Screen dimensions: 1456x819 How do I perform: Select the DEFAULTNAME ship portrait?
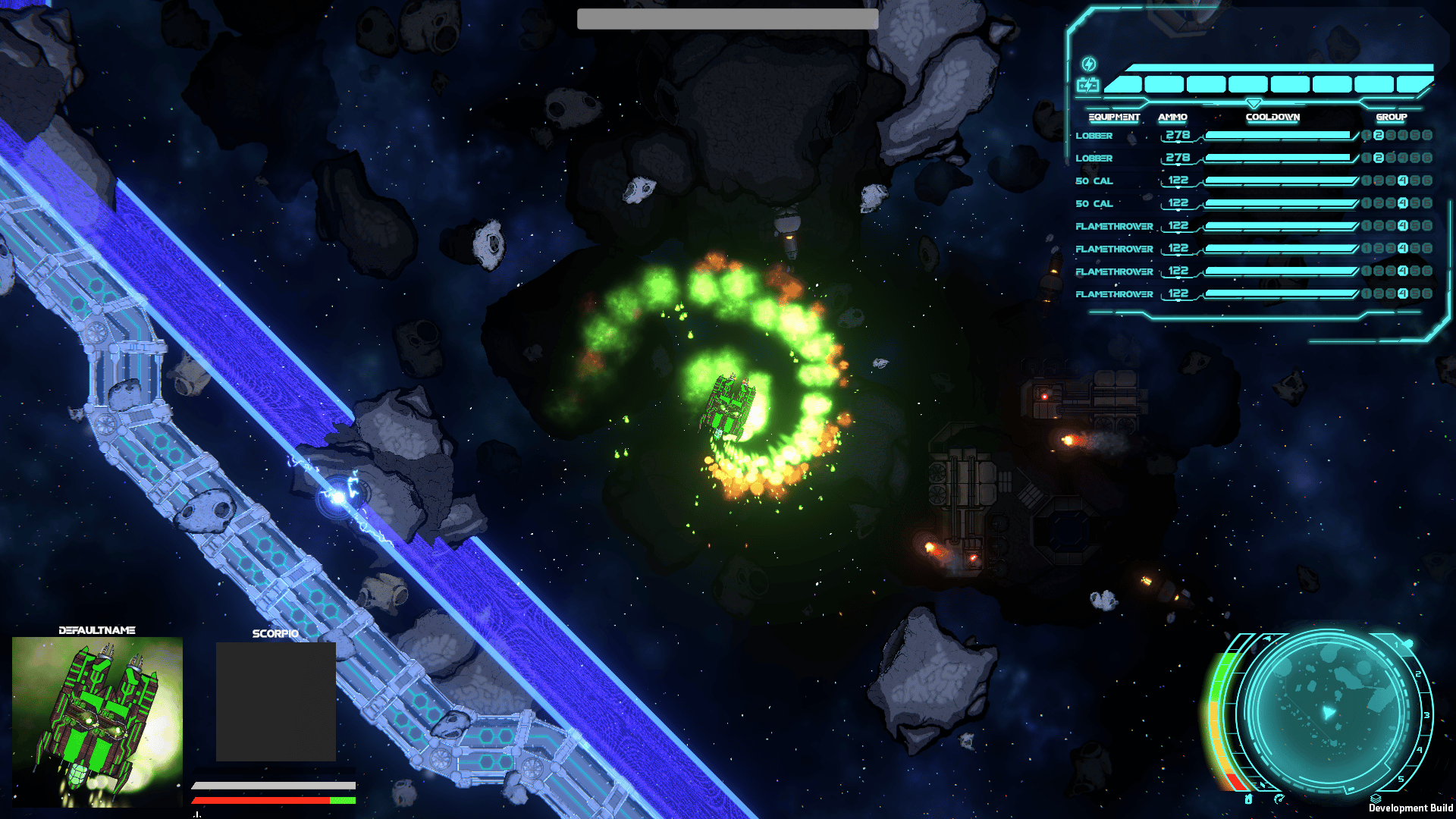(x=97, y=720)
